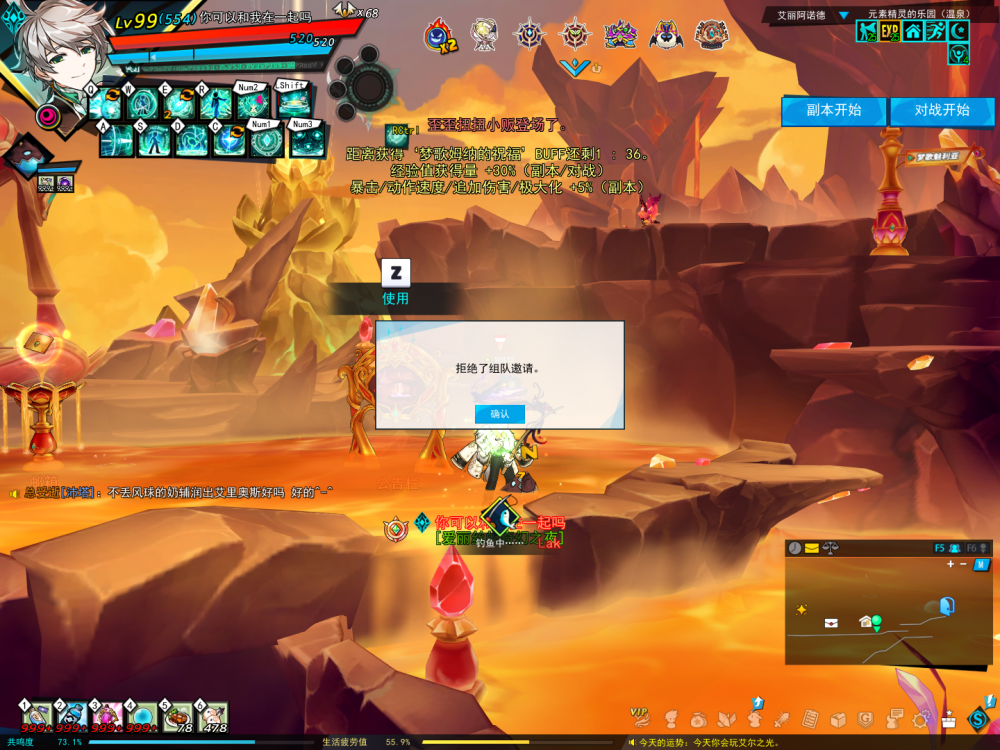1000x750 pixels.
Task: Trigger the skill in the C slot
Action: (x=229, y=141)
